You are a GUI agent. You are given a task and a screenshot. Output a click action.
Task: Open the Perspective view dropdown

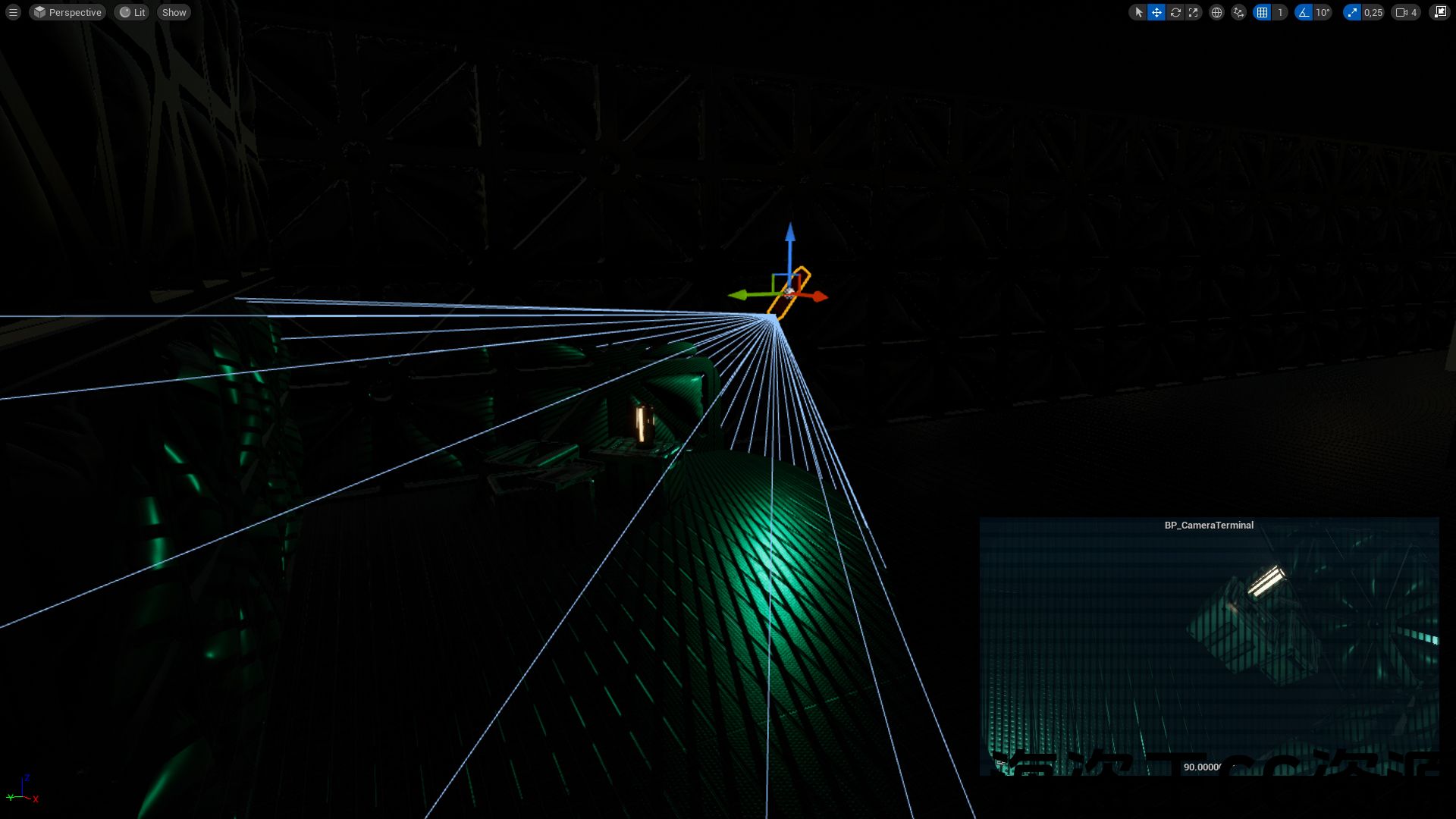click(x=67, y=12)
